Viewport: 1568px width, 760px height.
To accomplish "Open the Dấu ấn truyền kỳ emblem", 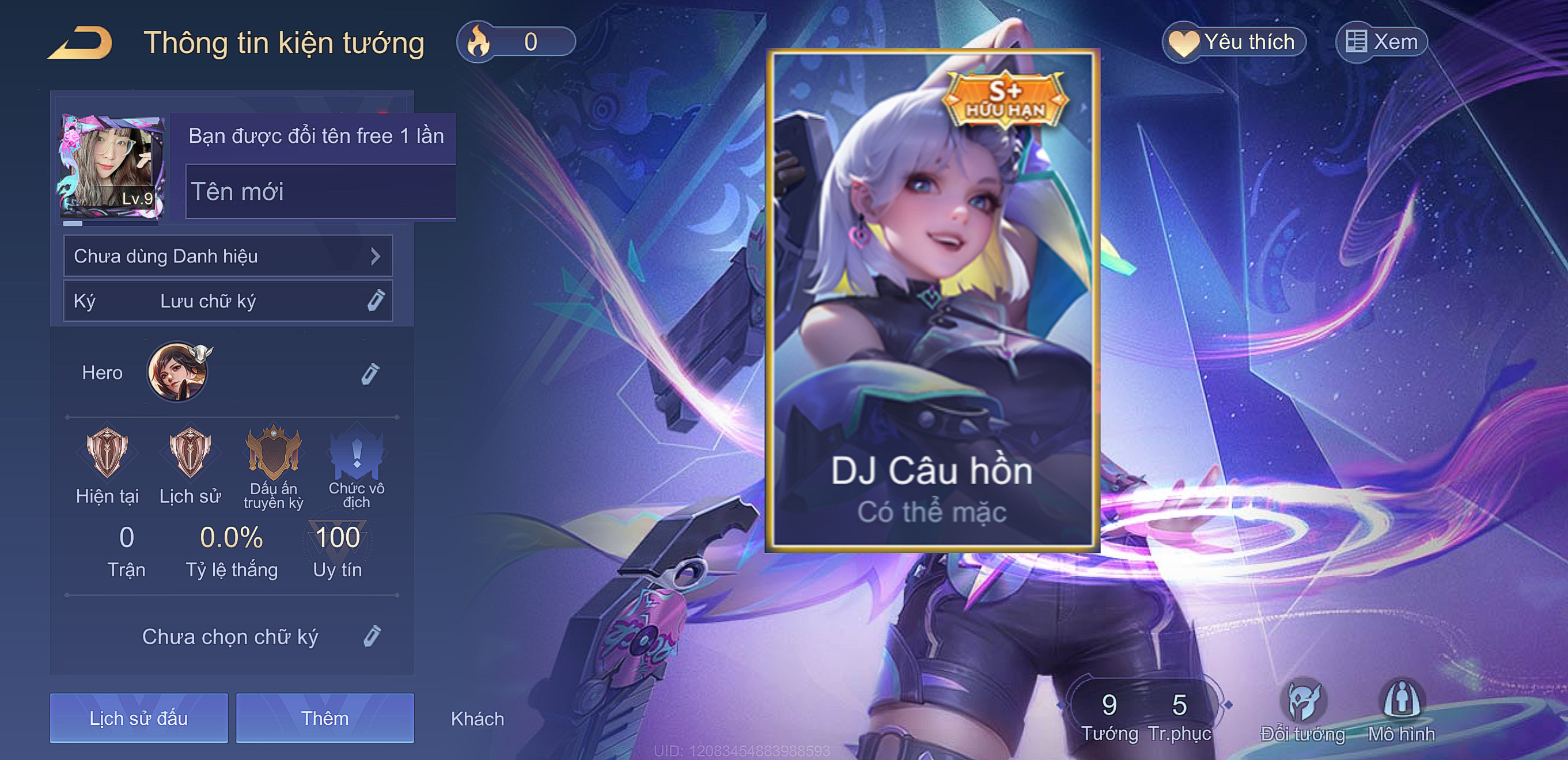I will point(273,453).
